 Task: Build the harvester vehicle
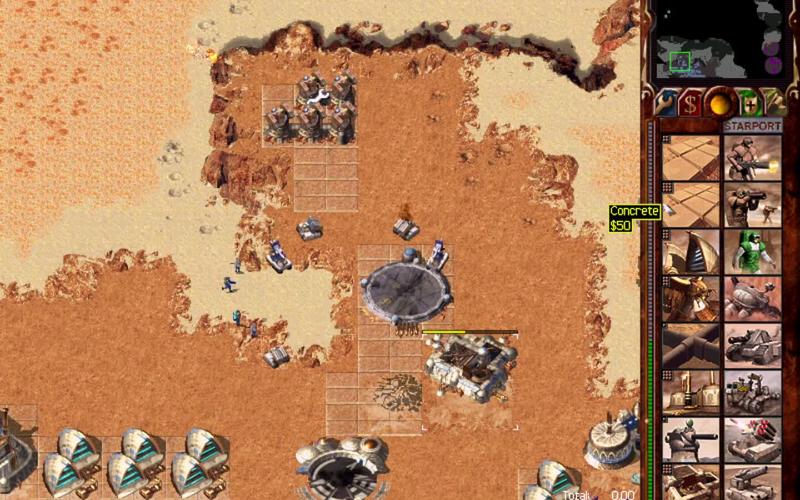click(x=752, y=298)
